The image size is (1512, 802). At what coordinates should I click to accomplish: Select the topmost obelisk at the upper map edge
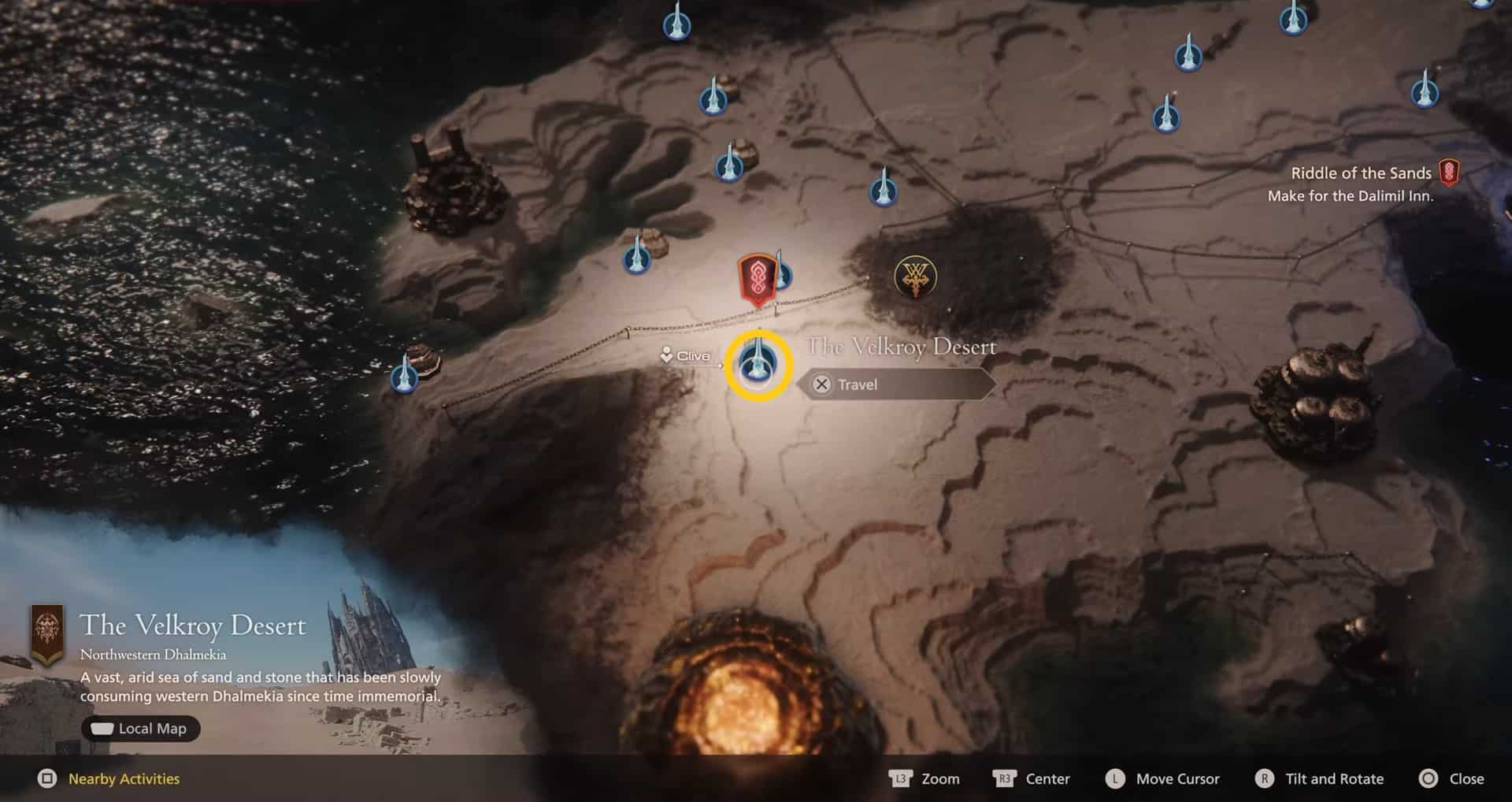tap(677, 24)
